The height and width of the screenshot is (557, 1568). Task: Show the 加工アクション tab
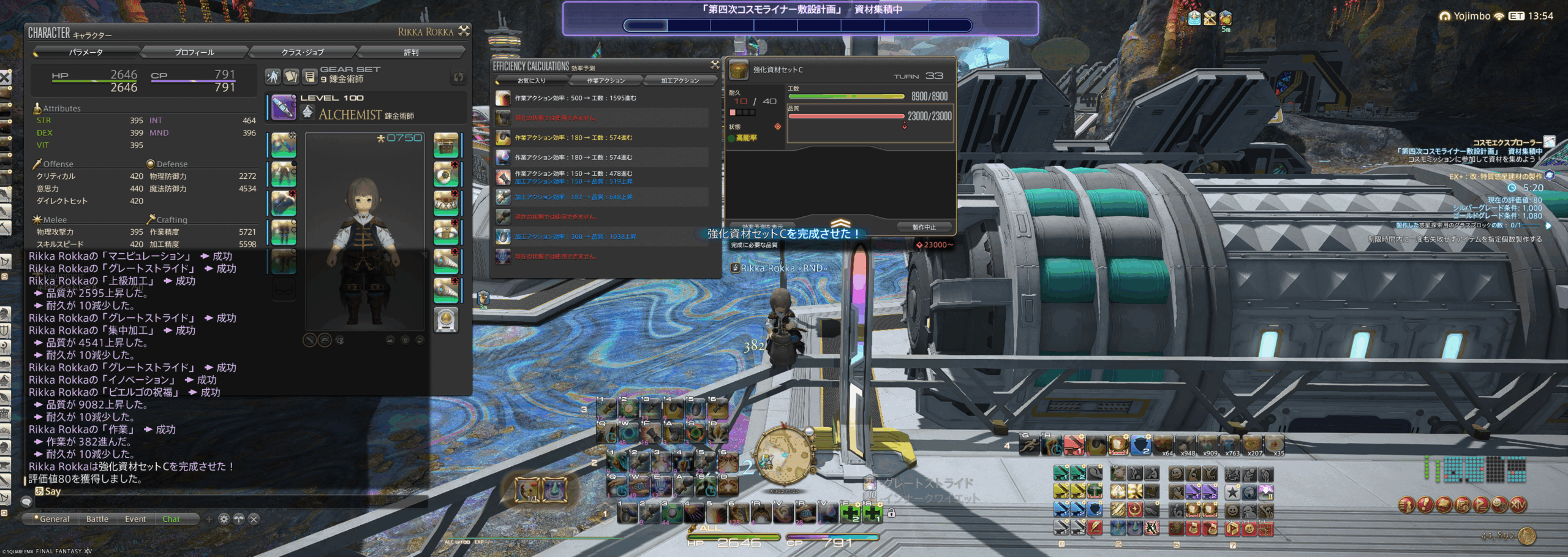pos(679,81)
